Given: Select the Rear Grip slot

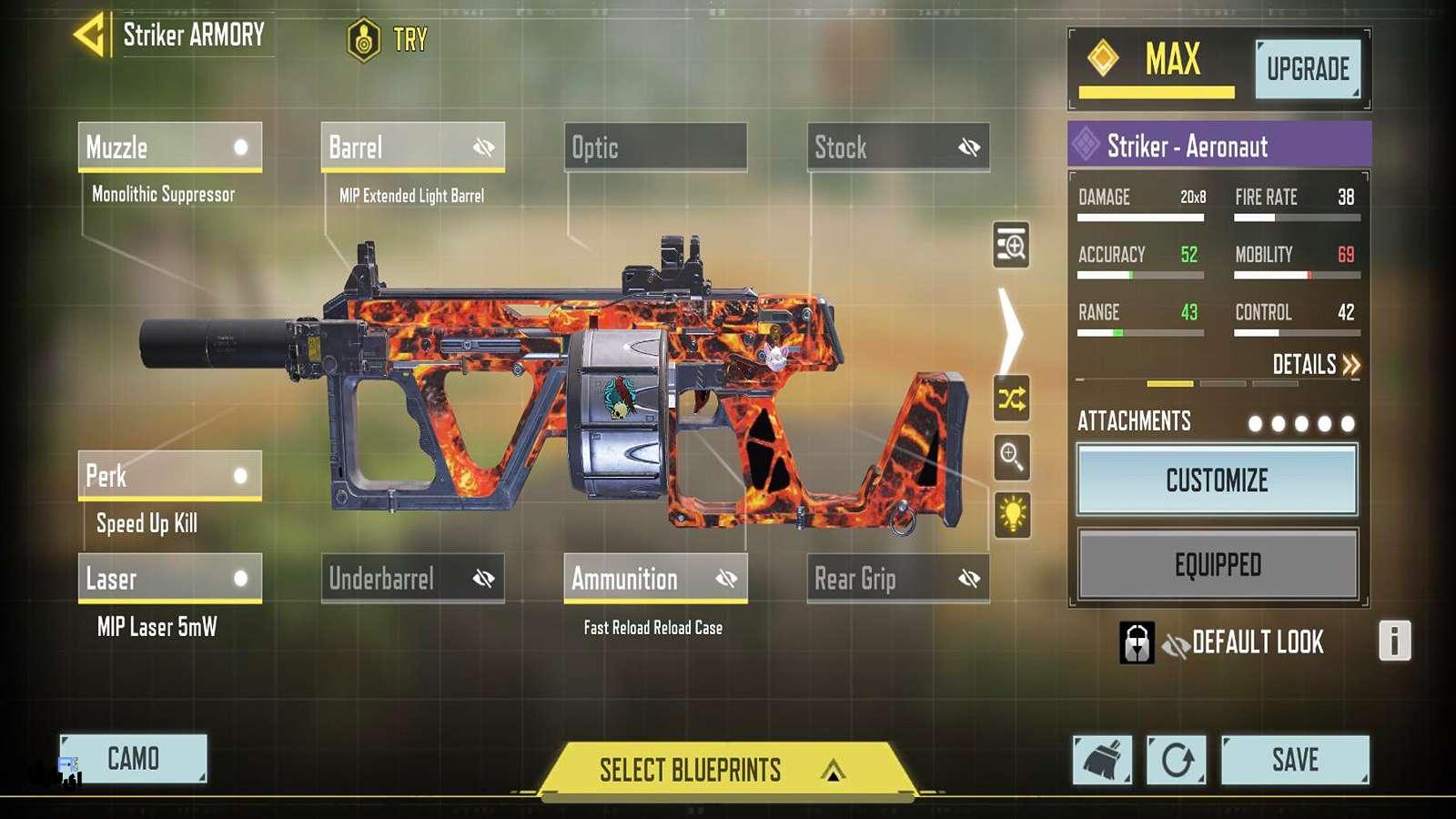Looking at the screenshot, I should (x=898, y=578).
